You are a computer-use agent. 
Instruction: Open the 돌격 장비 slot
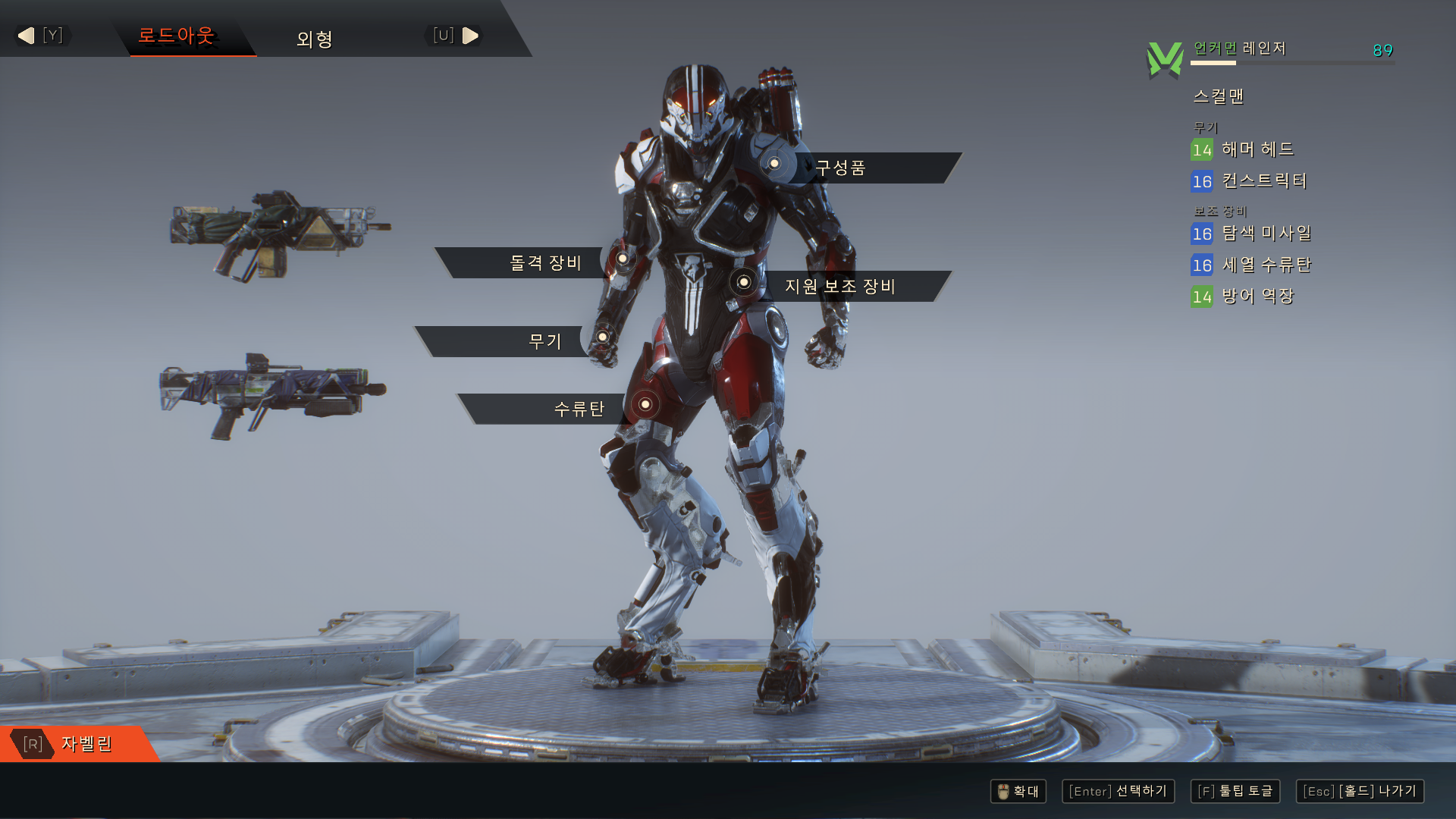point(545,262)
